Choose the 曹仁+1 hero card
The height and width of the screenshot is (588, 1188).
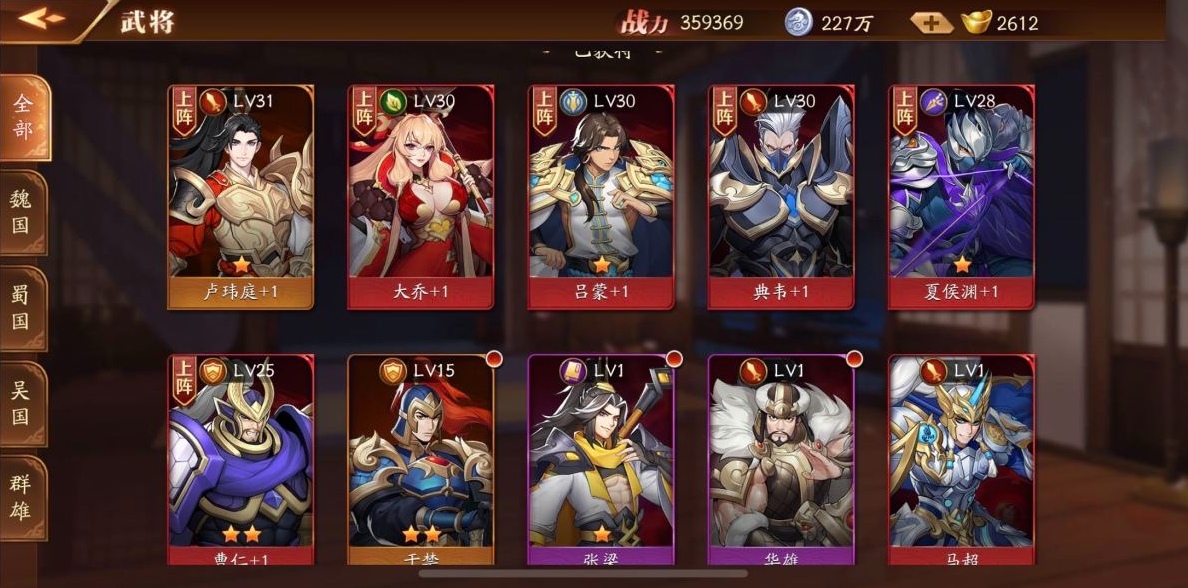pyautogui.click(x=241, y=460)
